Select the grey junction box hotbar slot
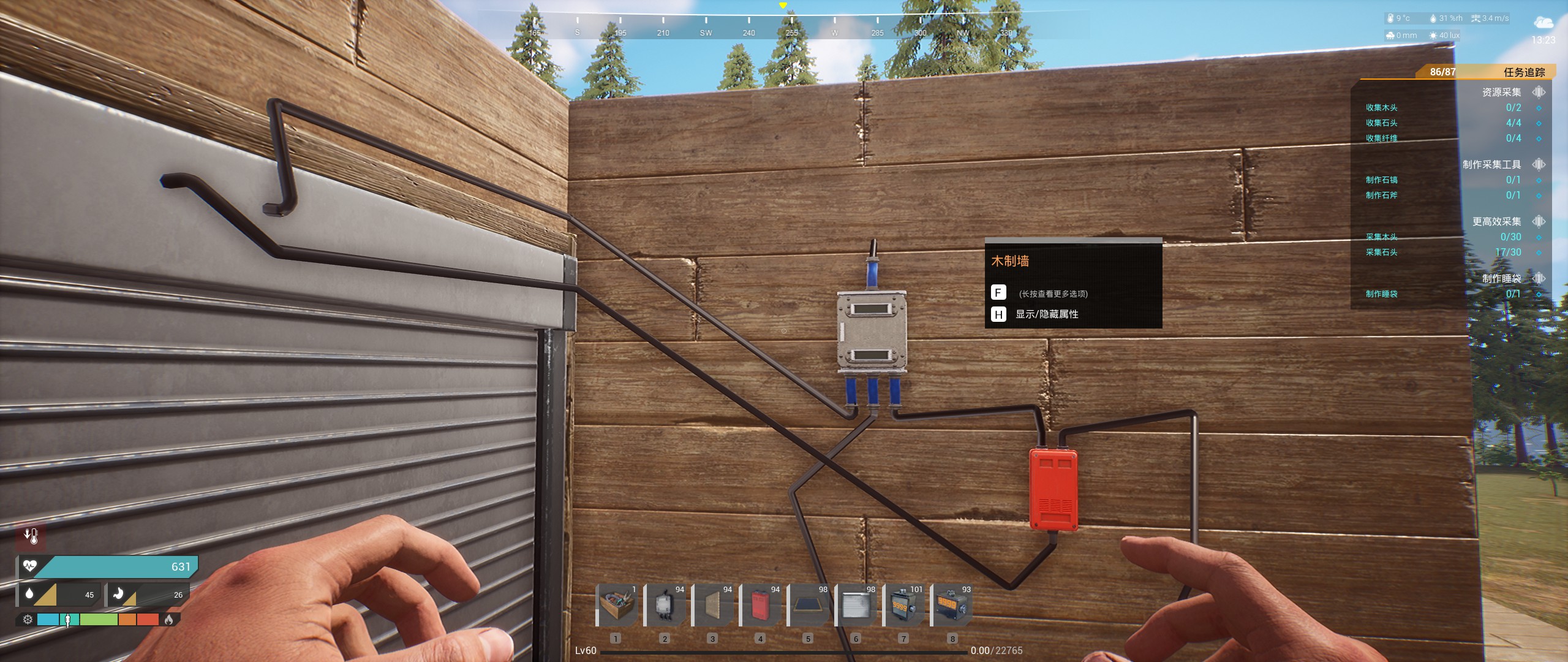This screenshot has width=1568, height=662. click(665, 605)
